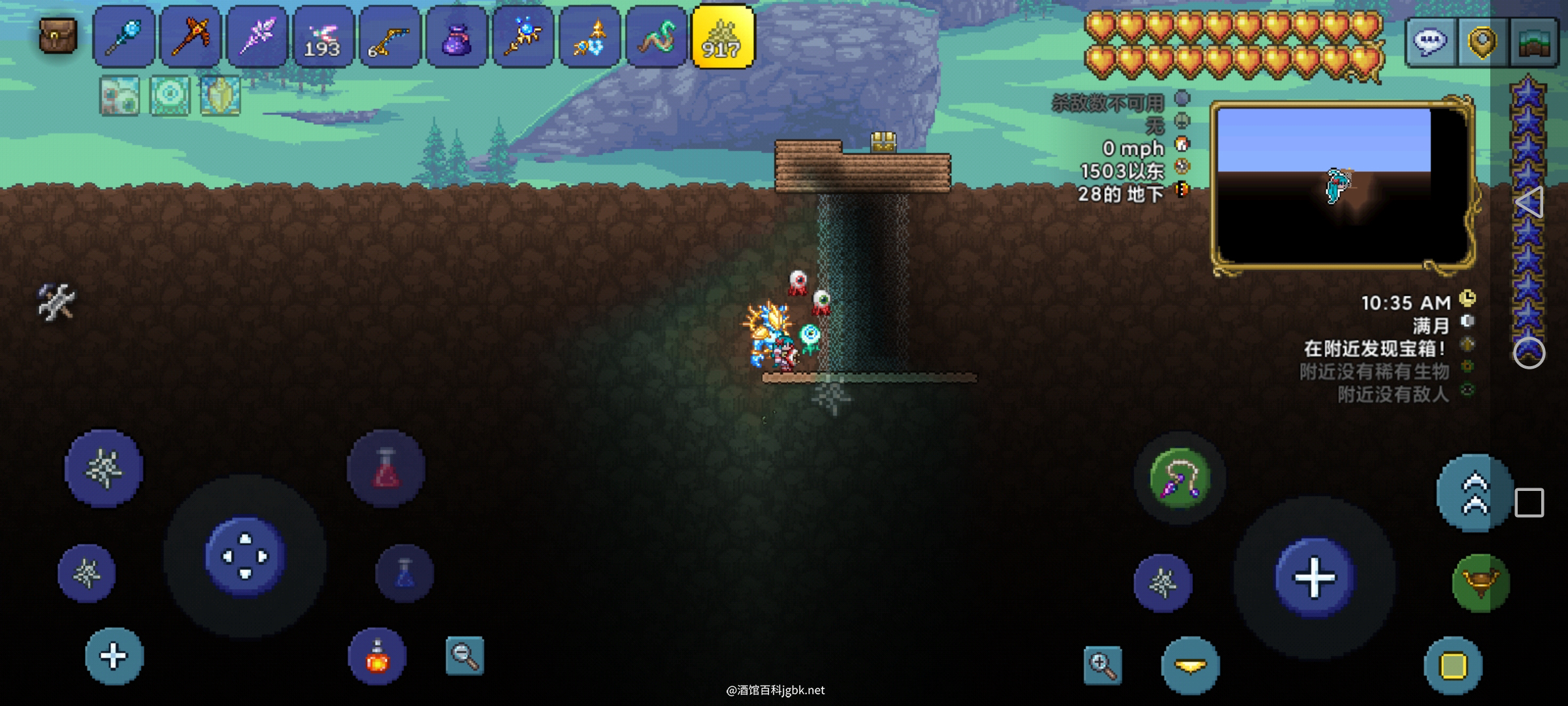This screenshot has width=1568, height=706.
Task: Select the golden fishing rod slot
Action: point(389,37)
